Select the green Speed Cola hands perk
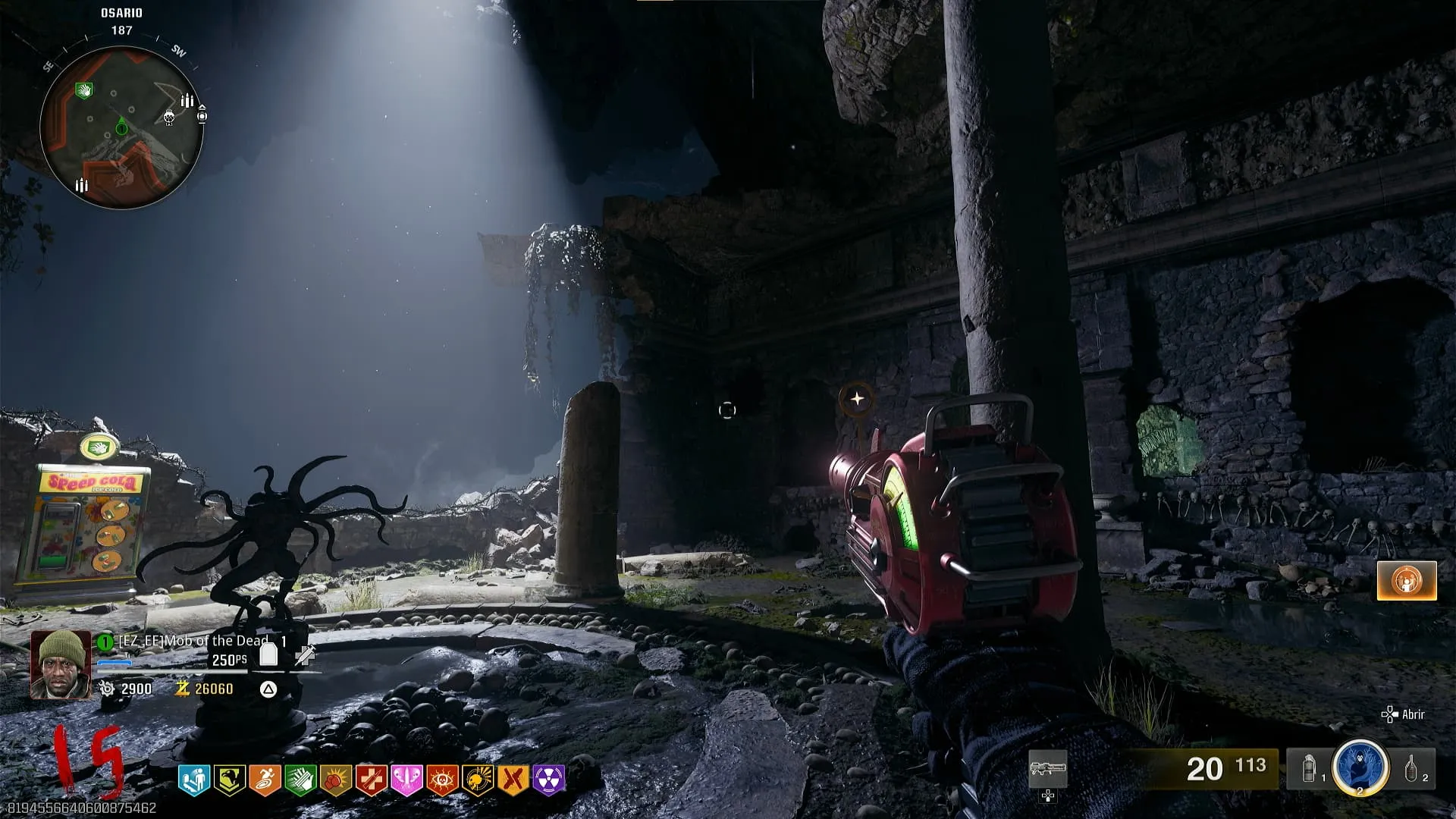Viewport: 1456px width, 819px height. tap(300, 780)
